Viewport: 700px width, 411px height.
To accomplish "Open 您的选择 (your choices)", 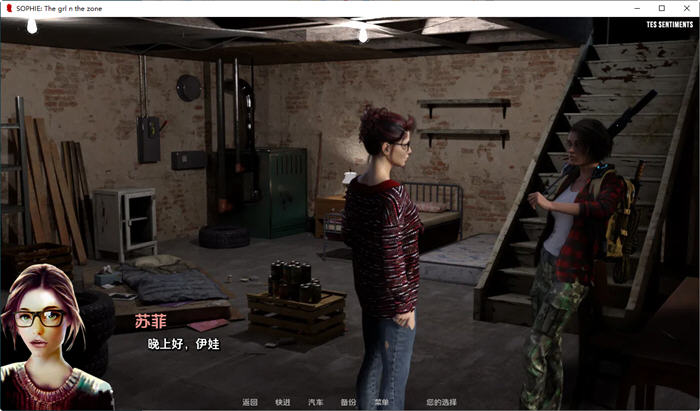I will point(440,402).
